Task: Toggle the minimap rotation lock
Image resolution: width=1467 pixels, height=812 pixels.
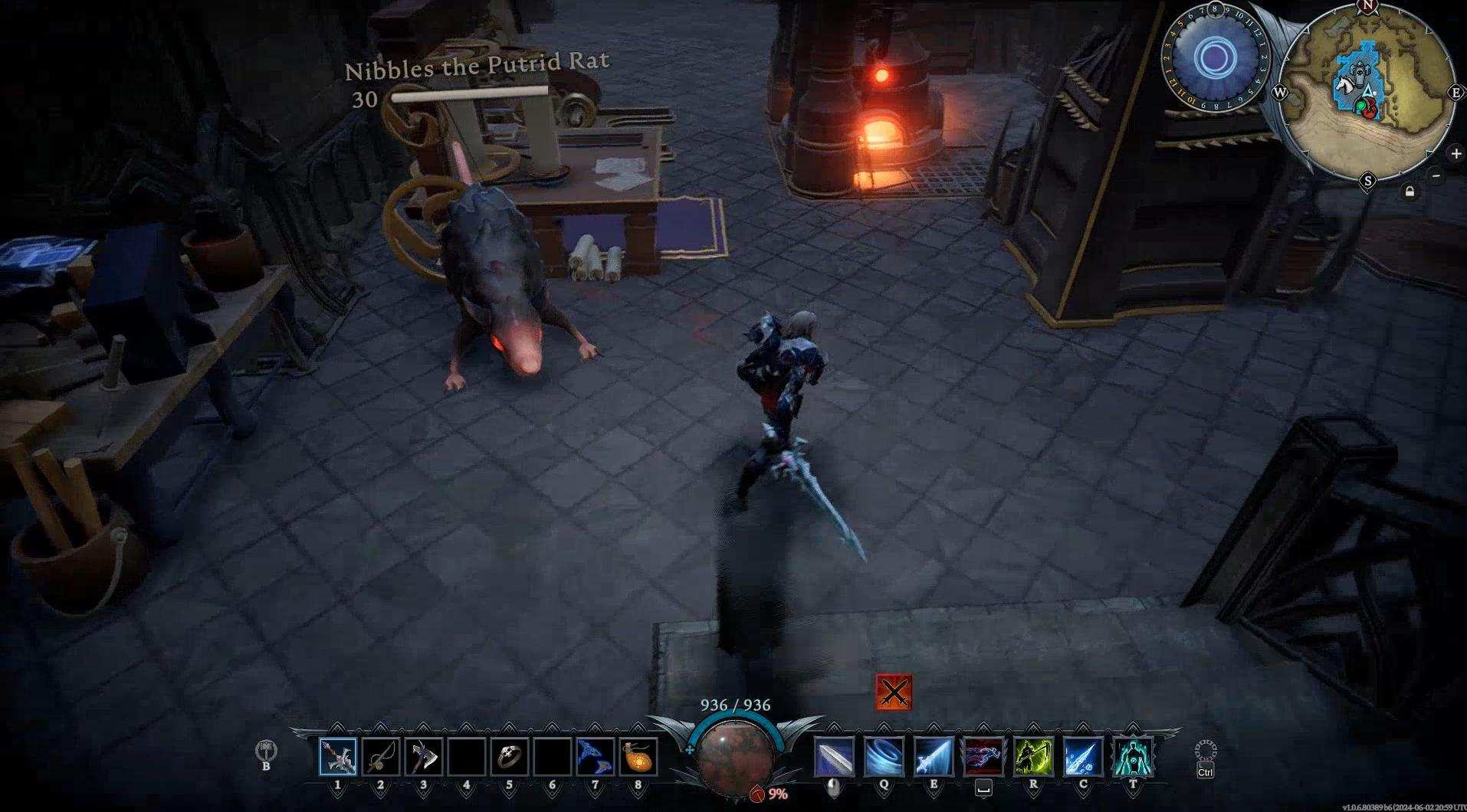Action: pos(1410,192)
